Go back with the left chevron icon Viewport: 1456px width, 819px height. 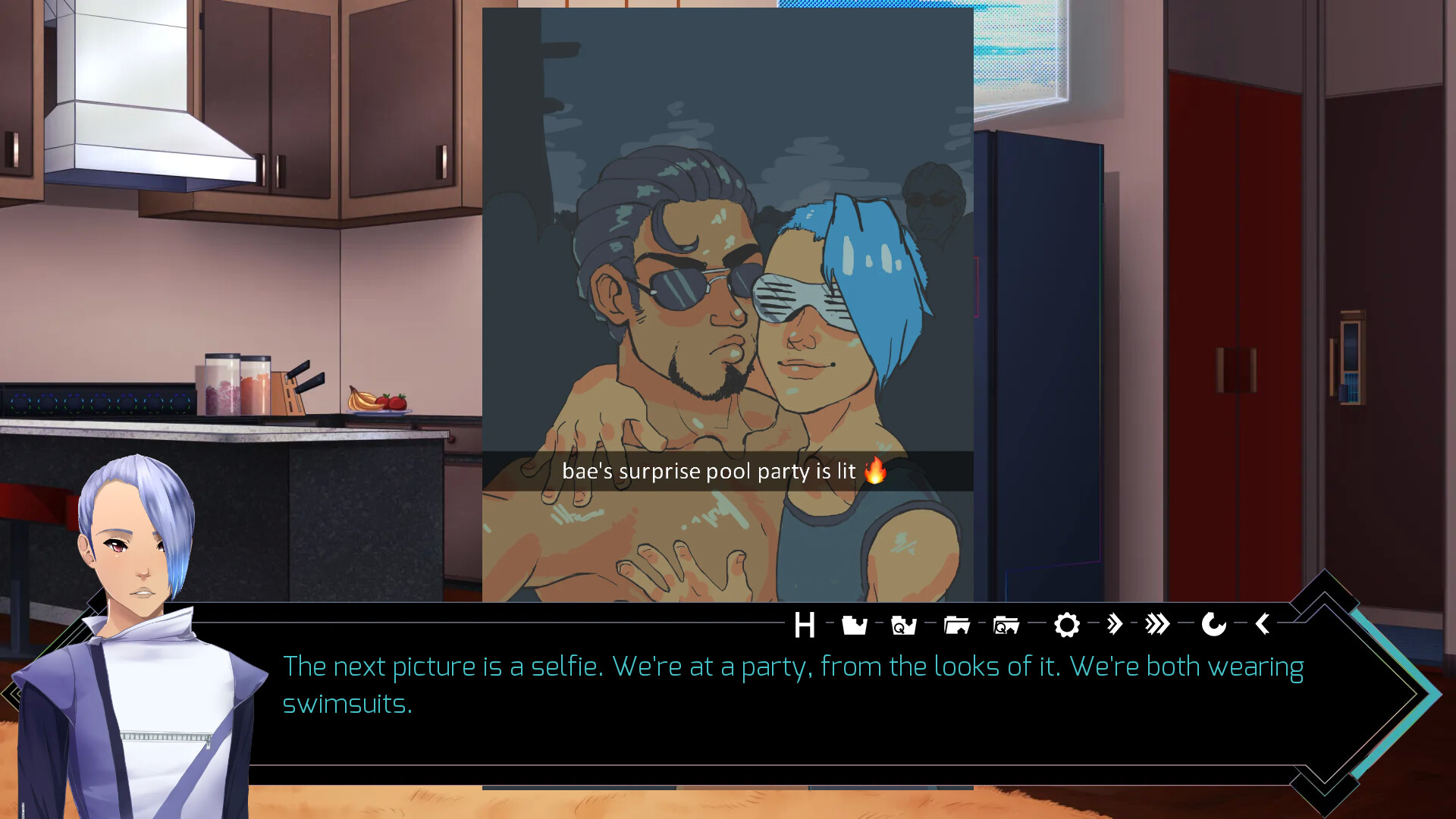1263,624
